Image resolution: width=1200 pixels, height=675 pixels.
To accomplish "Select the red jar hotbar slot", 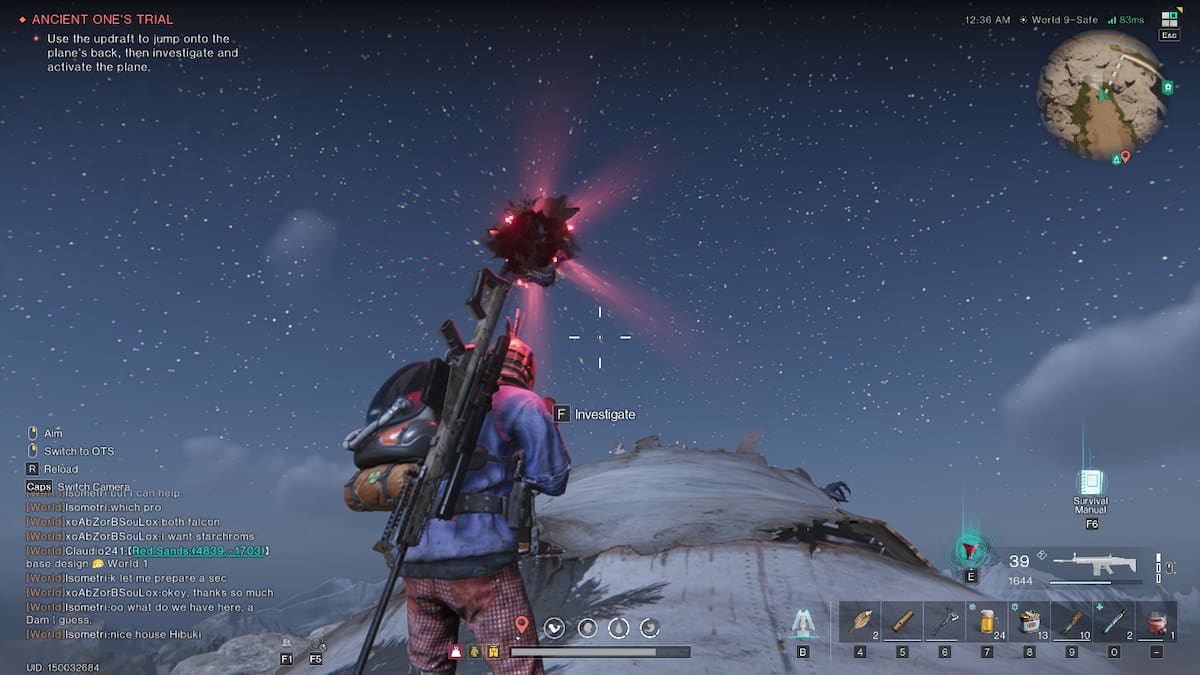I will pos(1157,621).
